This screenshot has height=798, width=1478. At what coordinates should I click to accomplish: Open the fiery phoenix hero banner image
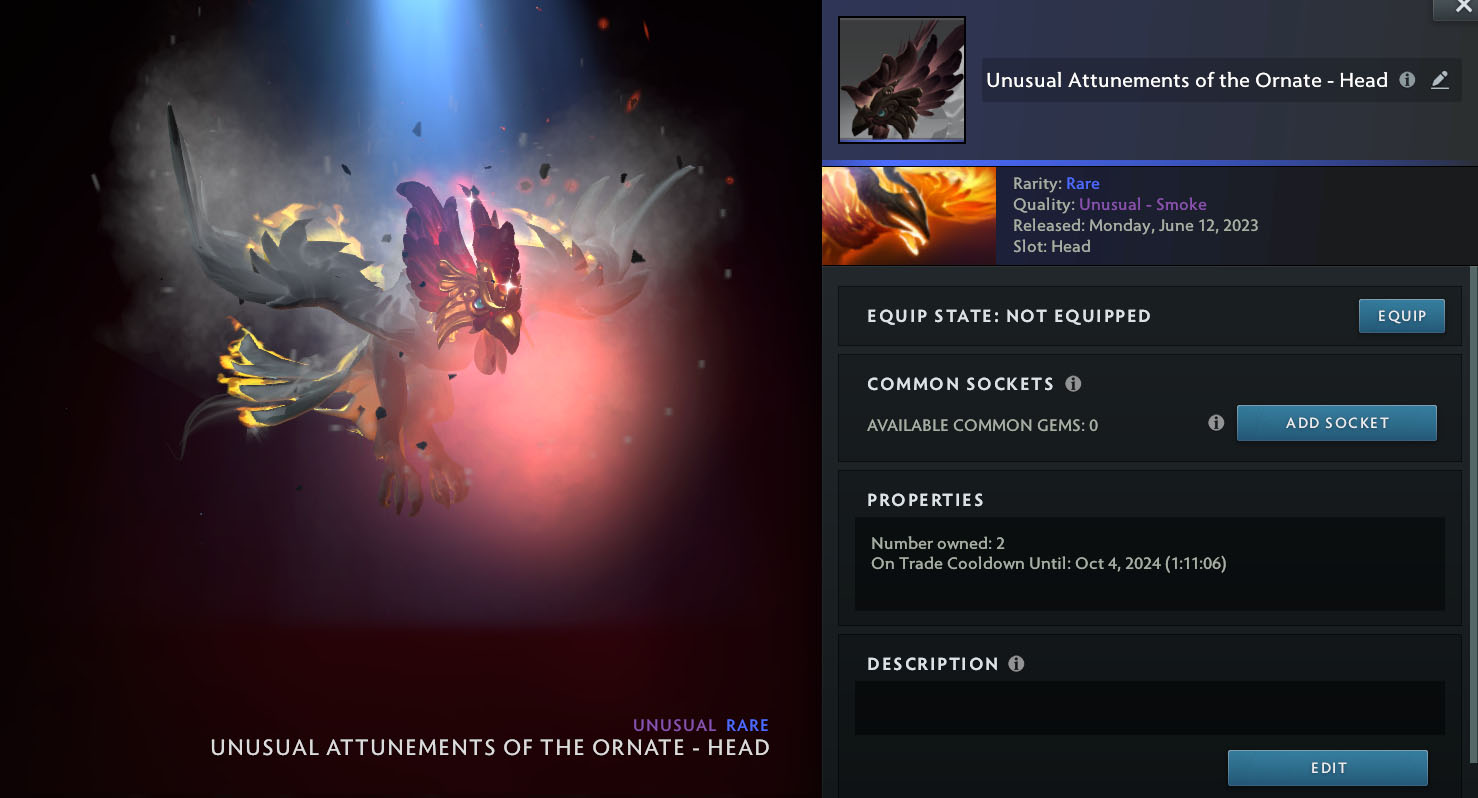click(x=908, y=216)
